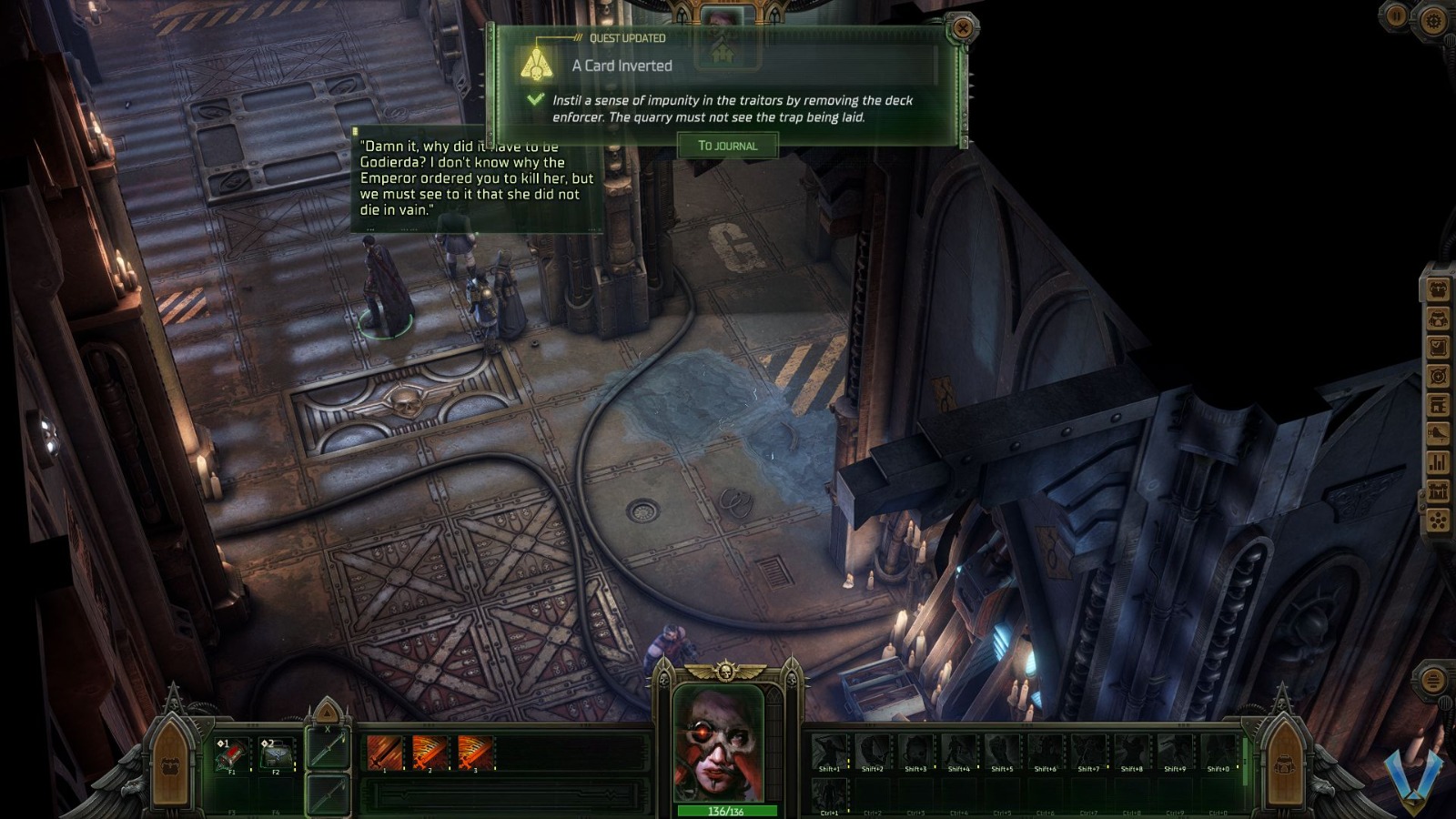Select the equipped sword in the weapon slot
Image resolution: width=1456 pixels, height=819 pixels.
329,749
